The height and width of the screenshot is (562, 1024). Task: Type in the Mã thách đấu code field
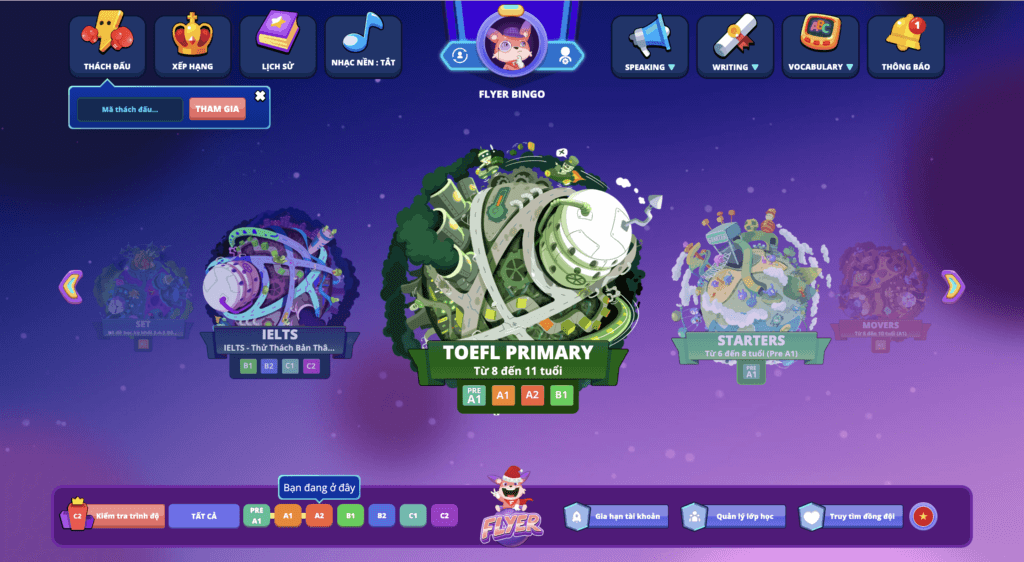click(x=130, y=109)
